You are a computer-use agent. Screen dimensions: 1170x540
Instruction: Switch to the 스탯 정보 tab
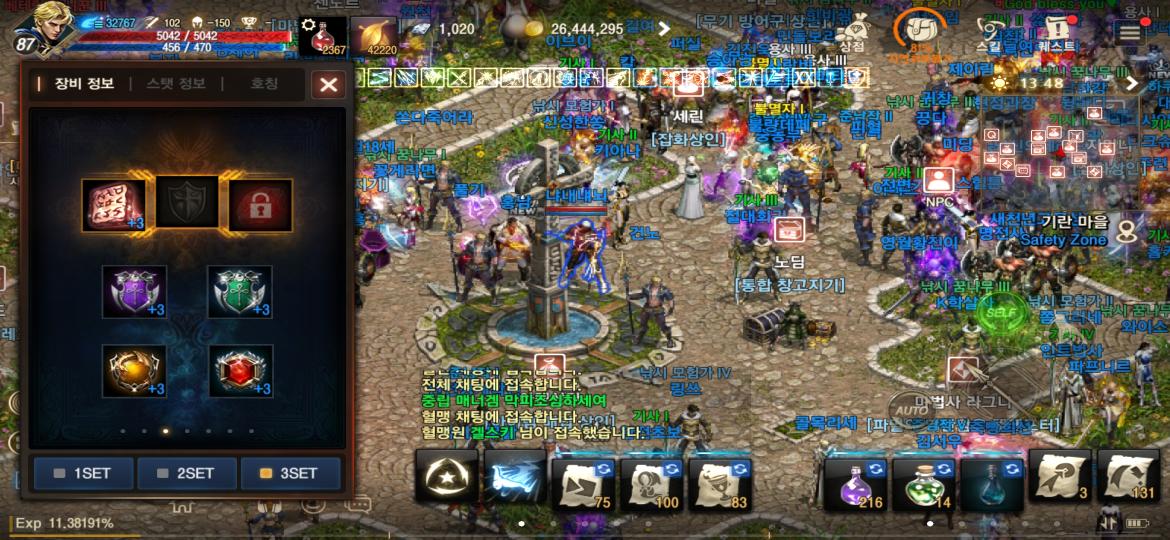[x=176, y=84]
